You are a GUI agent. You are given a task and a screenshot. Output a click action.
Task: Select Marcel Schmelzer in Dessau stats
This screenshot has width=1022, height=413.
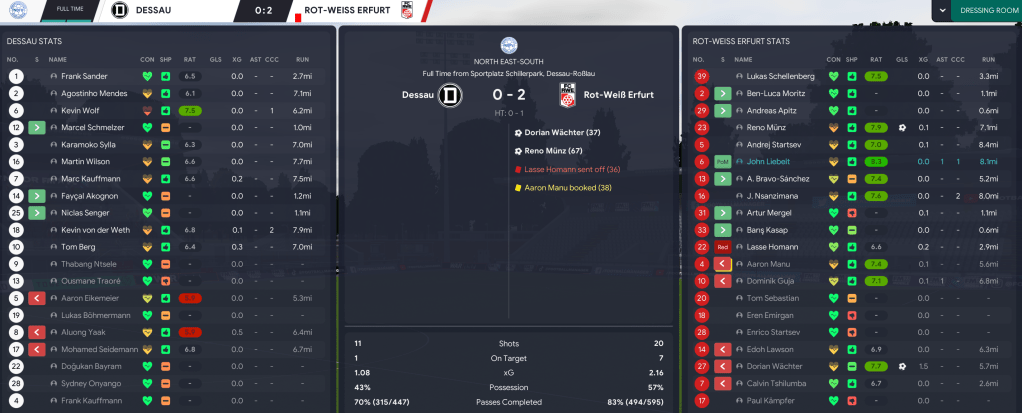pyautogui.click(x=92, y=127)
